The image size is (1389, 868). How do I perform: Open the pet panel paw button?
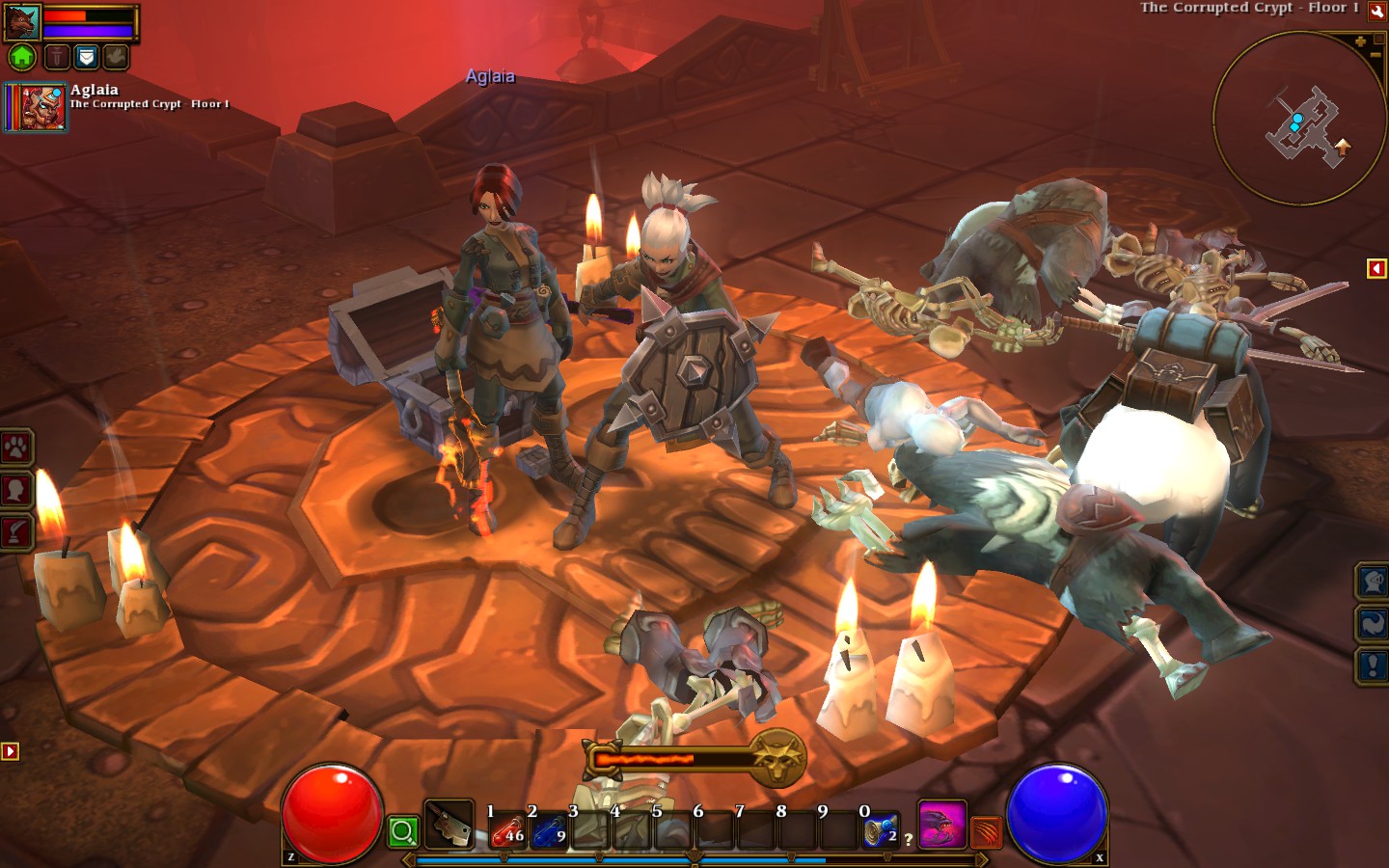pos(16,447)
